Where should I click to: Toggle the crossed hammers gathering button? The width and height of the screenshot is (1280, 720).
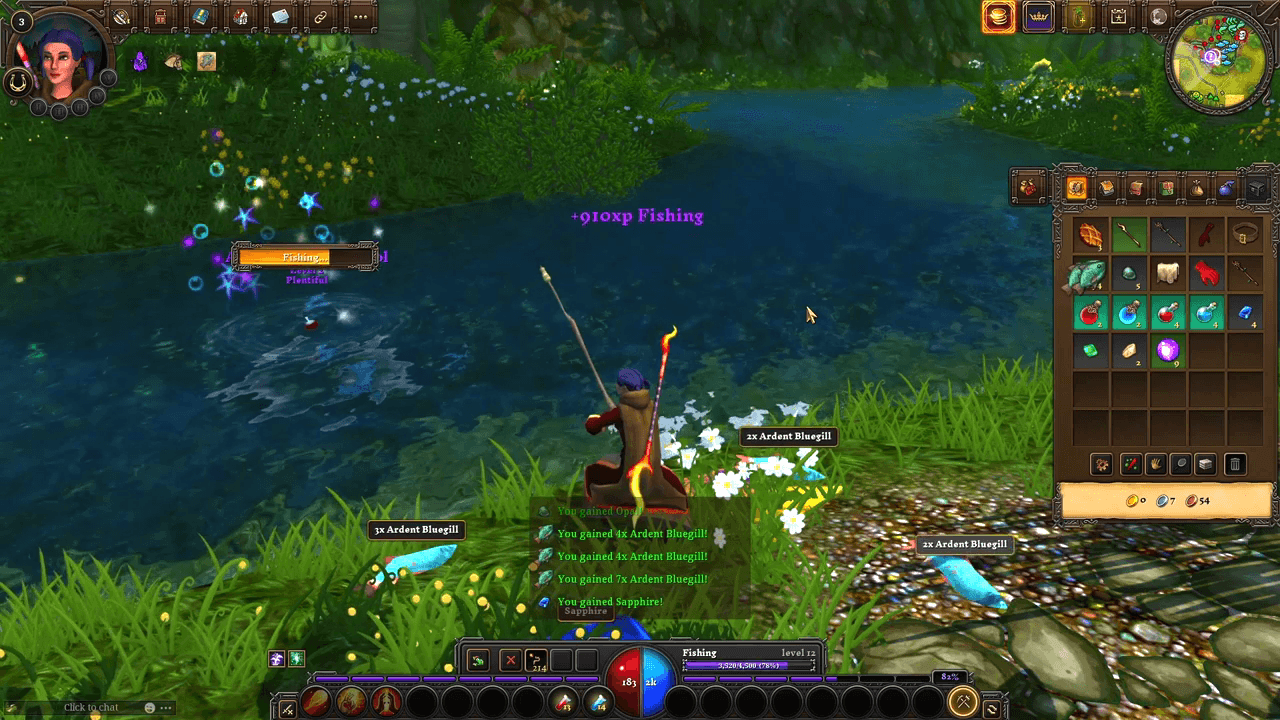tap(963, 702)
